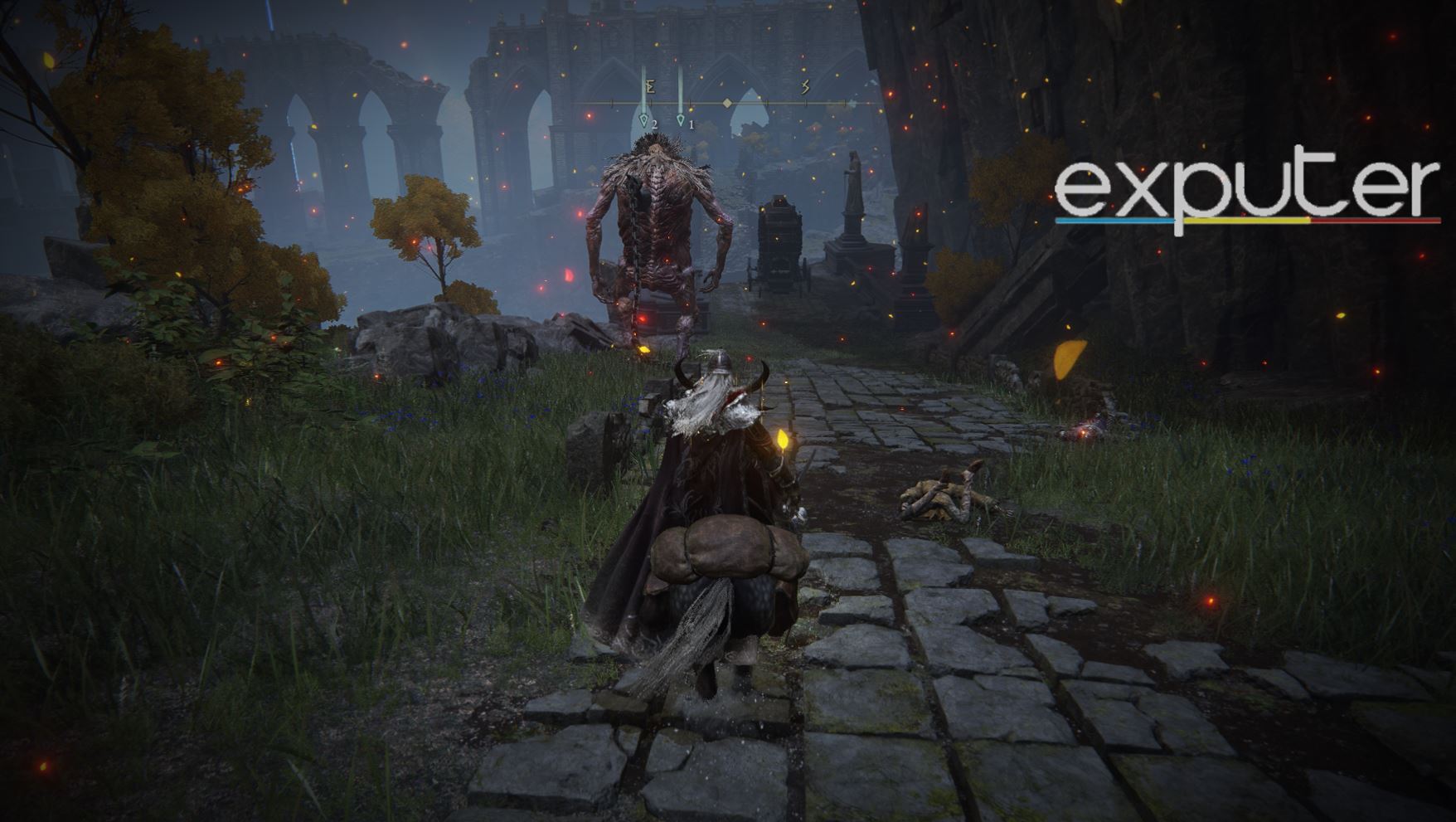The width and height of the screenshot is (1456, 822).
Task: Expand the compass tick mark left of the diamond
Action: (x=691, y=103)
